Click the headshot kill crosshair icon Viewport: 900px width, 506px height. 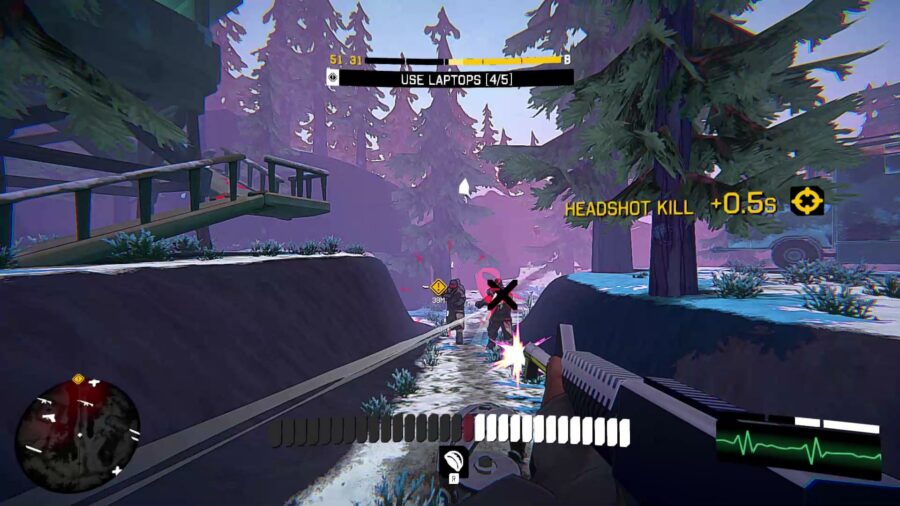point(806,202)
